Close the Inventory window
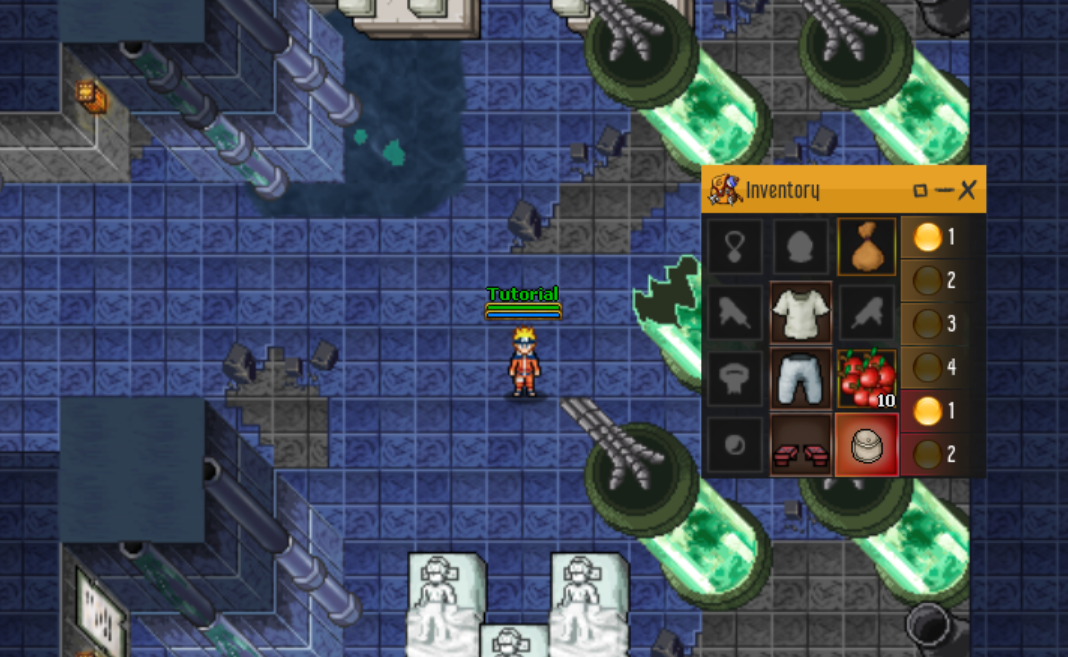 (967, 190)
